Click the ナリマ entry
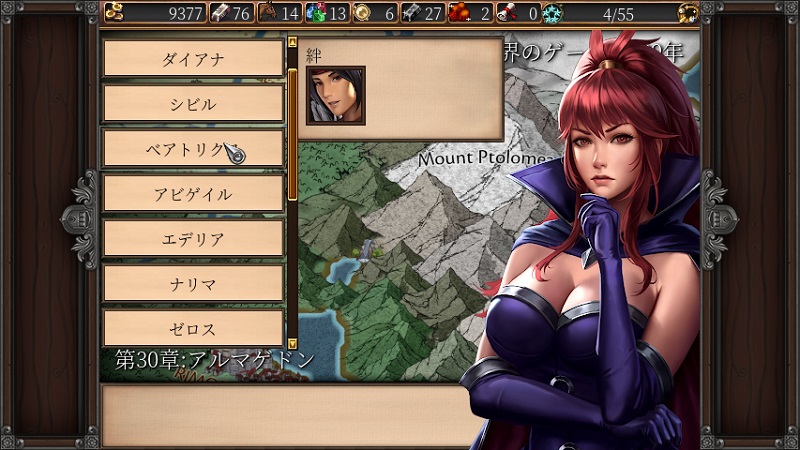This screenshot has width=800, height=450. pos(193,284)
